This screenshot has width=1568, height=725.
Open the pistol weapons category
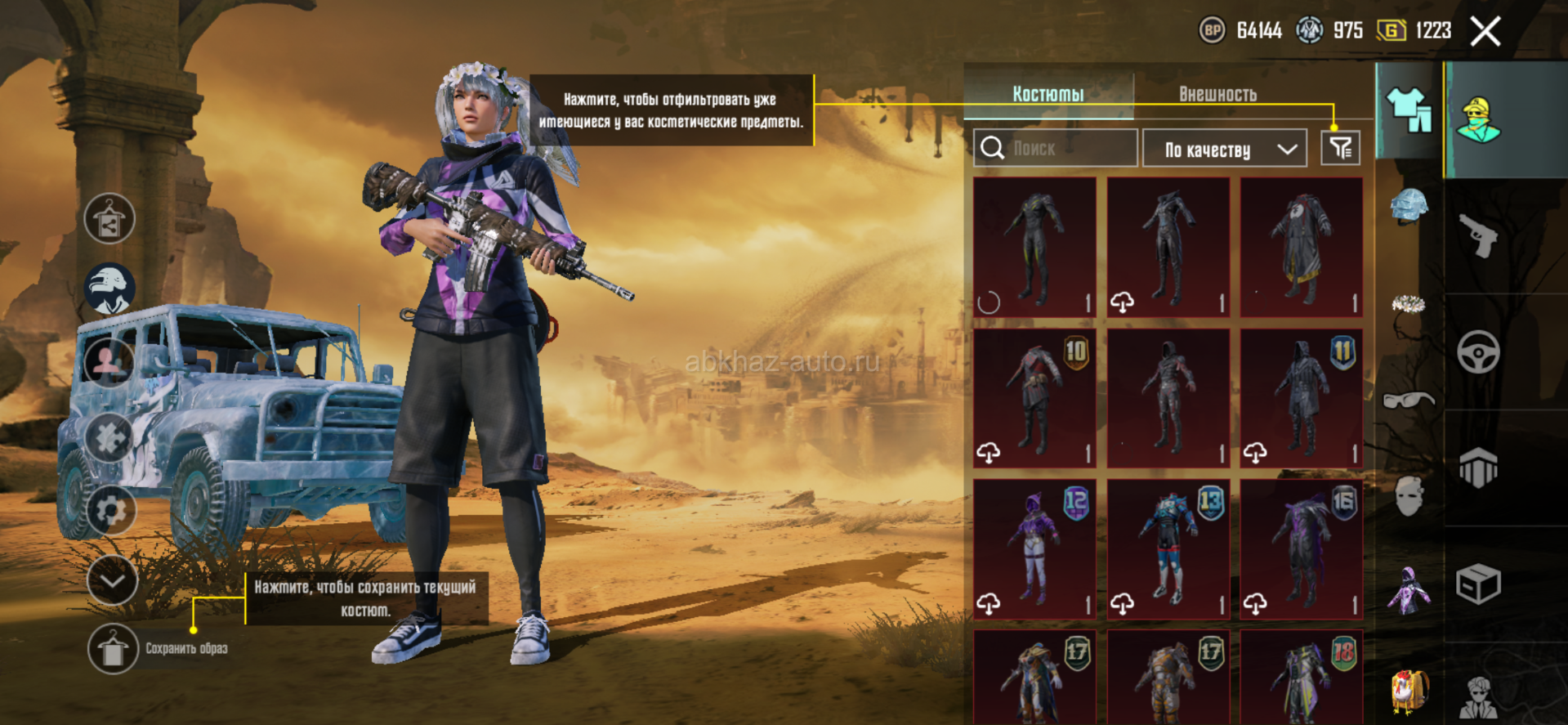click(x=1478, y=236)
